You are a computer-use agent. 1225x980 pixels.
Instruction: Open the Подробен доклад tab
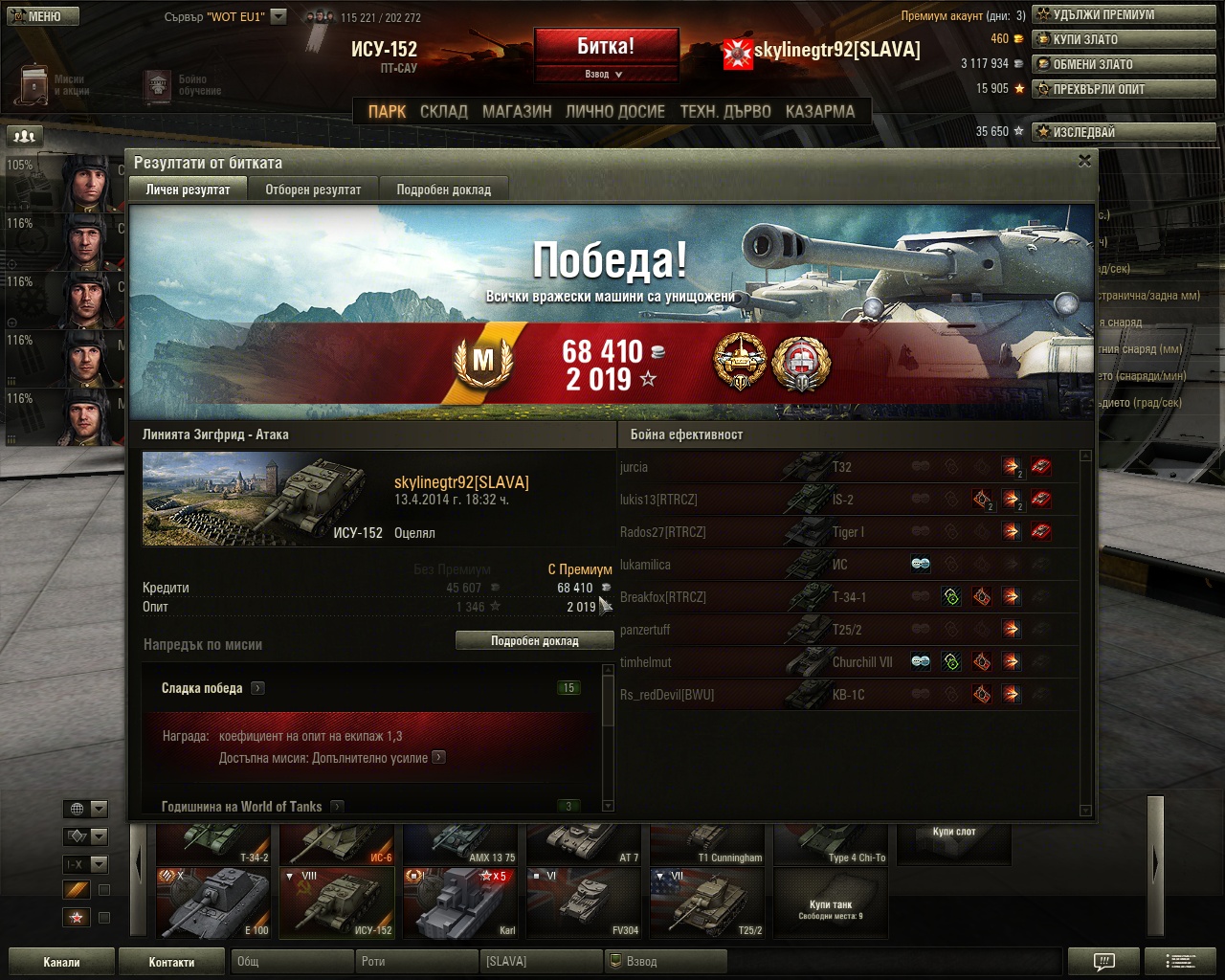[x=443, y=189]
